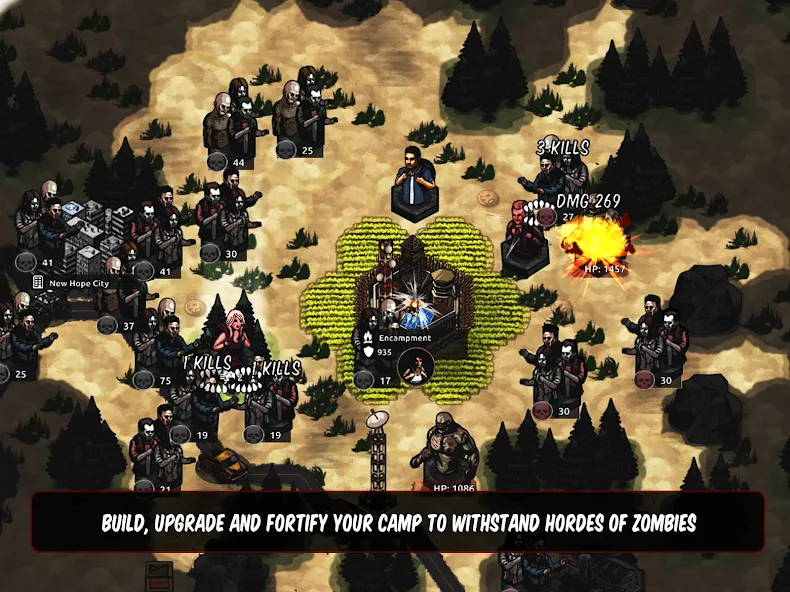Pick the zombie horde skull badge showing 75
Image resolution: width=790 pixels, height=592 pixels.
click(x=144, y=379)
